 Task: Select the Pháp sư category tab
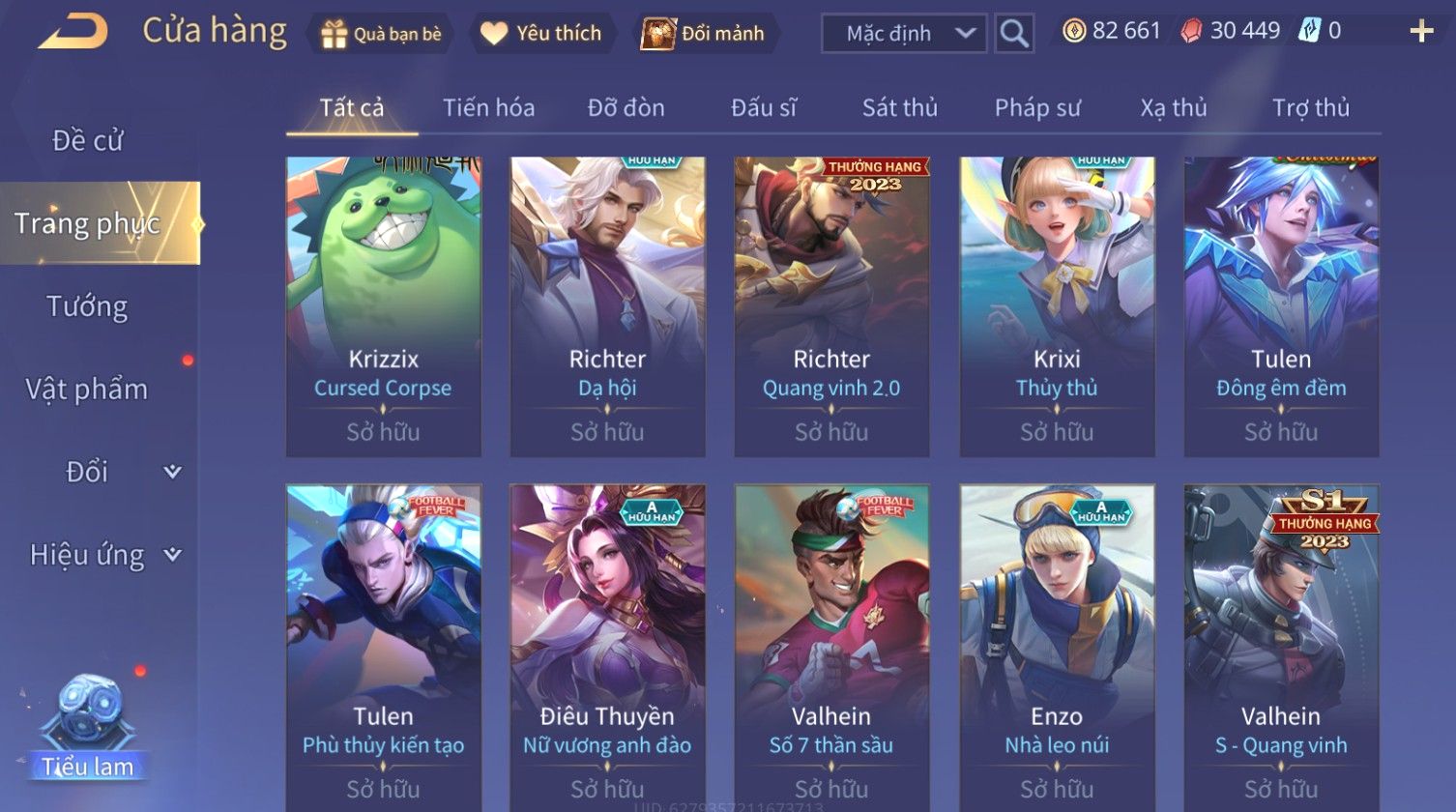pyautogui.click(x=1036, y=108)
